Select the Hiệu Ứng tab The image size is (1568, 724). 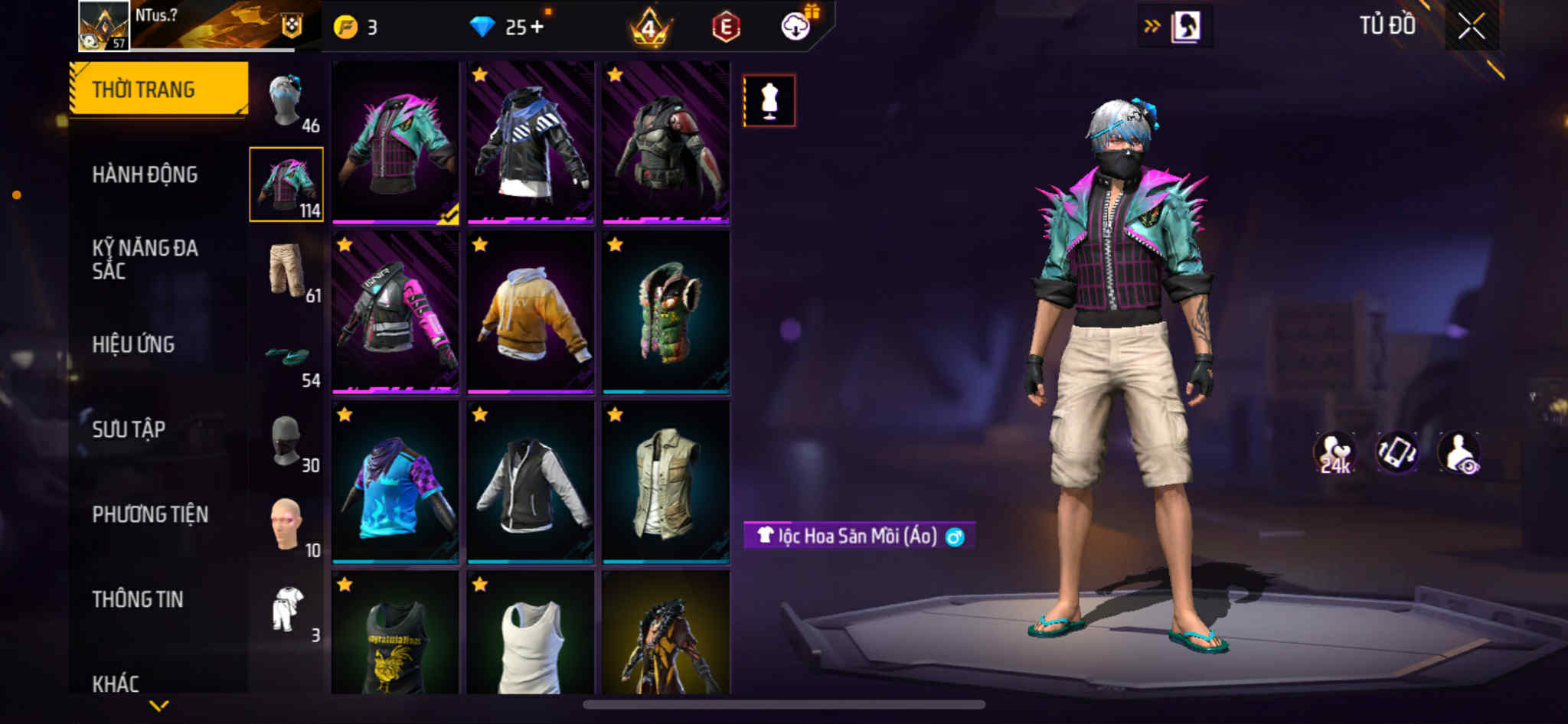(133, 344)
